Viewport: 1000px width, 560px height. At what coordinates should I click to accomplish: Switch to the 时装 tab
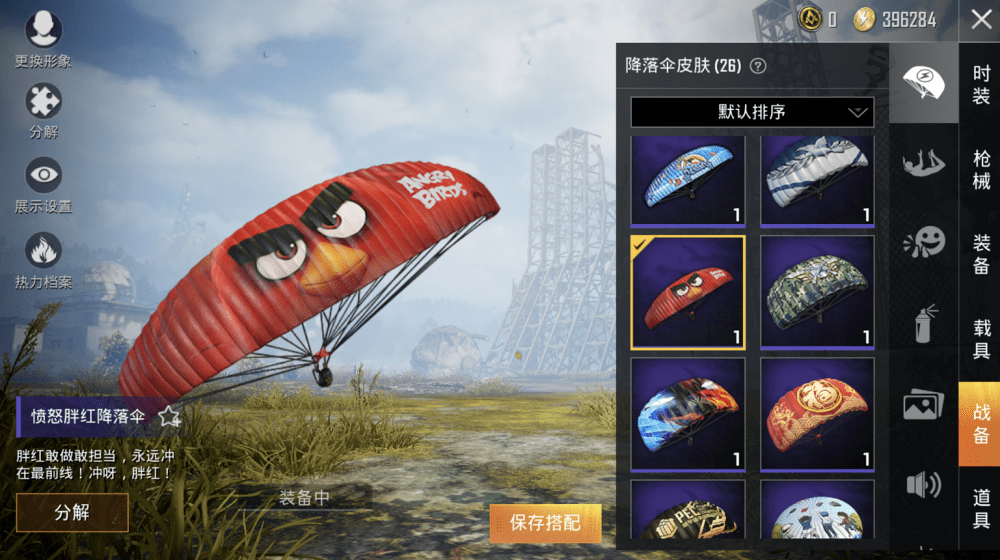(x=981, y=85)
